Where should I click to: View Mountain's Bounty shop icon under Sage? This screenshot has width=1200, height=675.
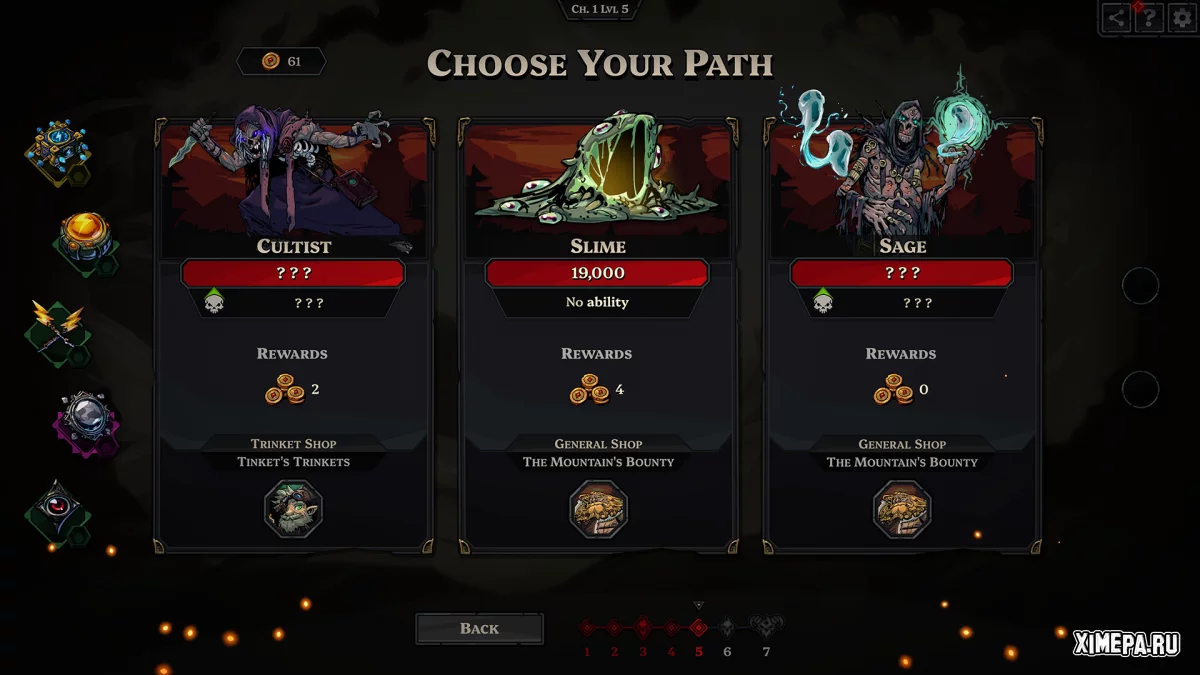click(x=902, y=509)
